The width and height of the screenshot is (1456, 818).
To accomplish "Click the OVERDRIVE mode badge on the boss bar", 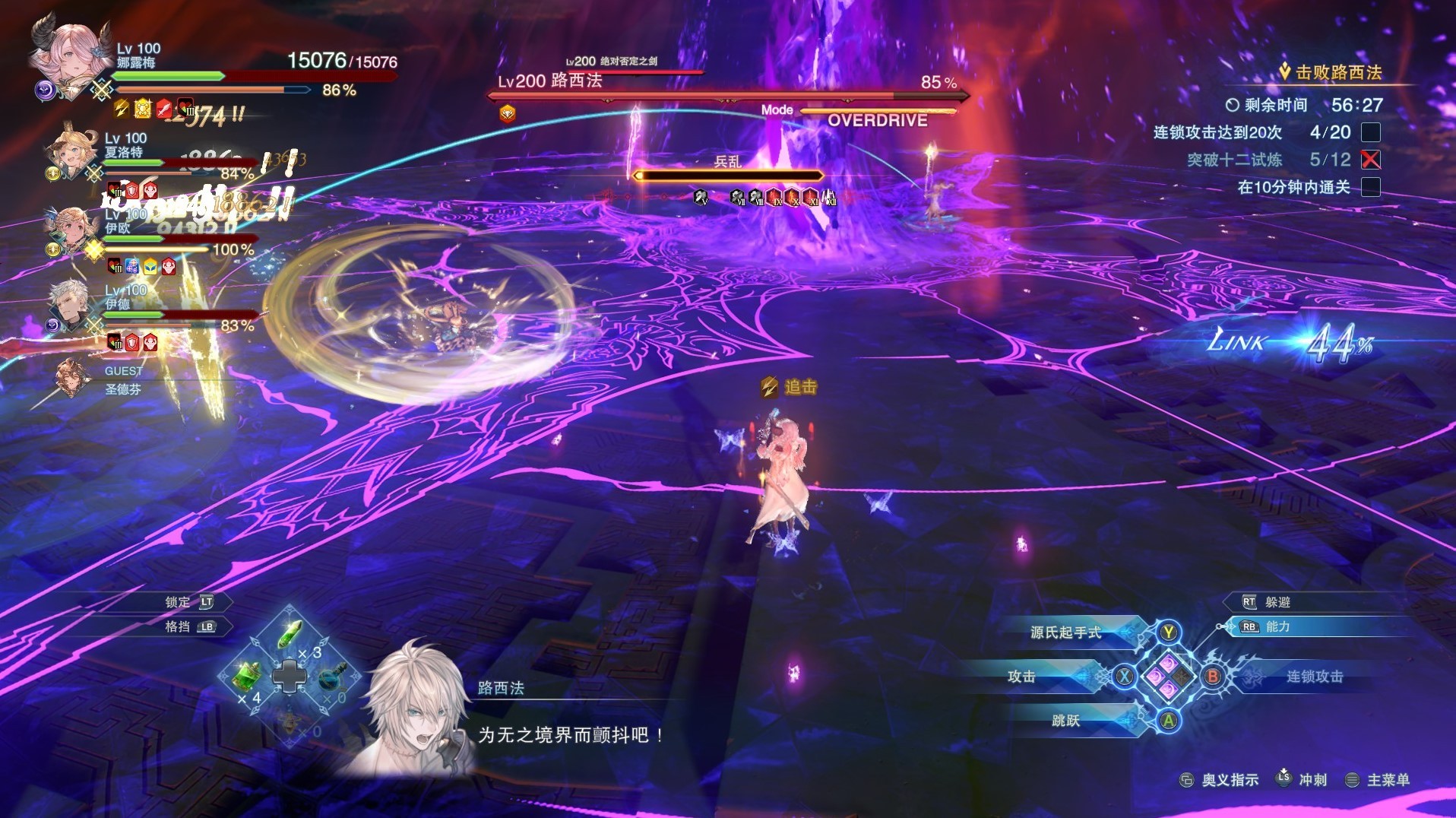I will [878, 119].
